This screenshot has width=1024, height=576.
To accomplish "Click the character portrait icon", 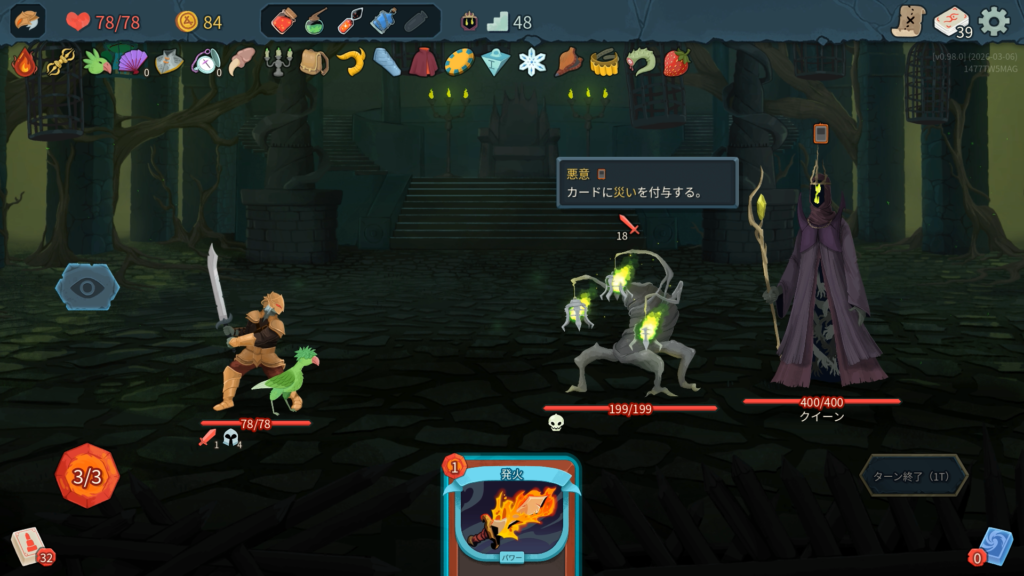I will 27,21.
